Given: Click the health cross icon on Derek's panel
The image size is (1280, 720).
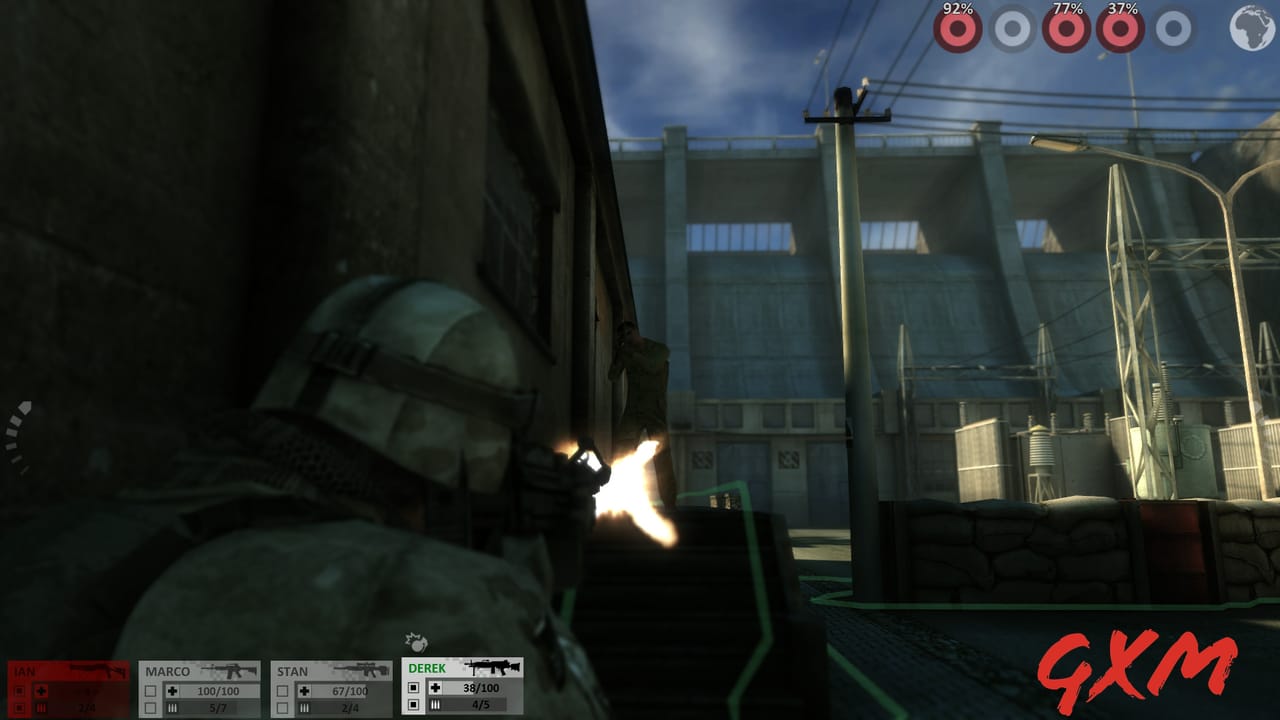Looking at the screenshot, I should pyautogui.click(x=435, y=687).
